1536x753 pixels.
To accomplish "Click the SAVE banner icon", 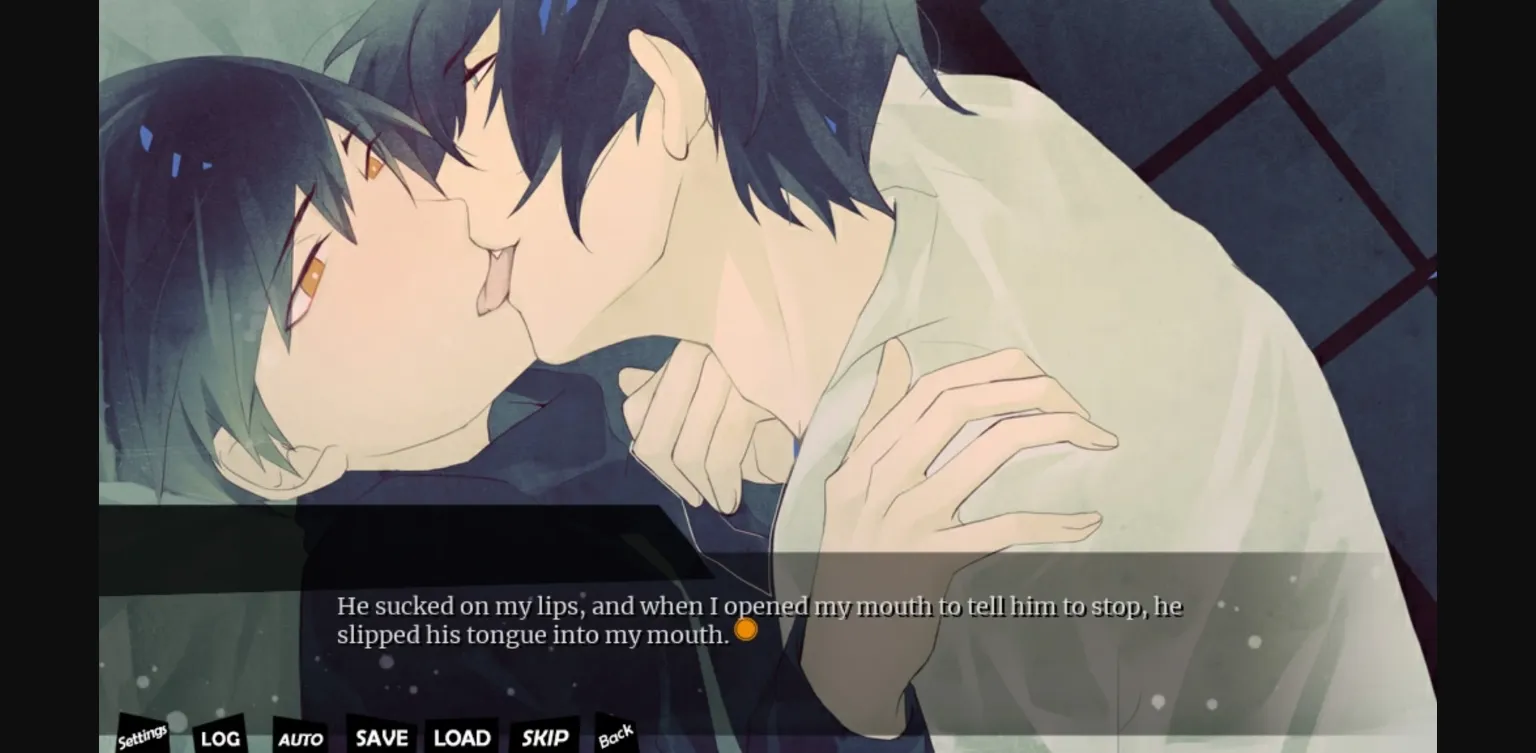I will click(380, 737).
